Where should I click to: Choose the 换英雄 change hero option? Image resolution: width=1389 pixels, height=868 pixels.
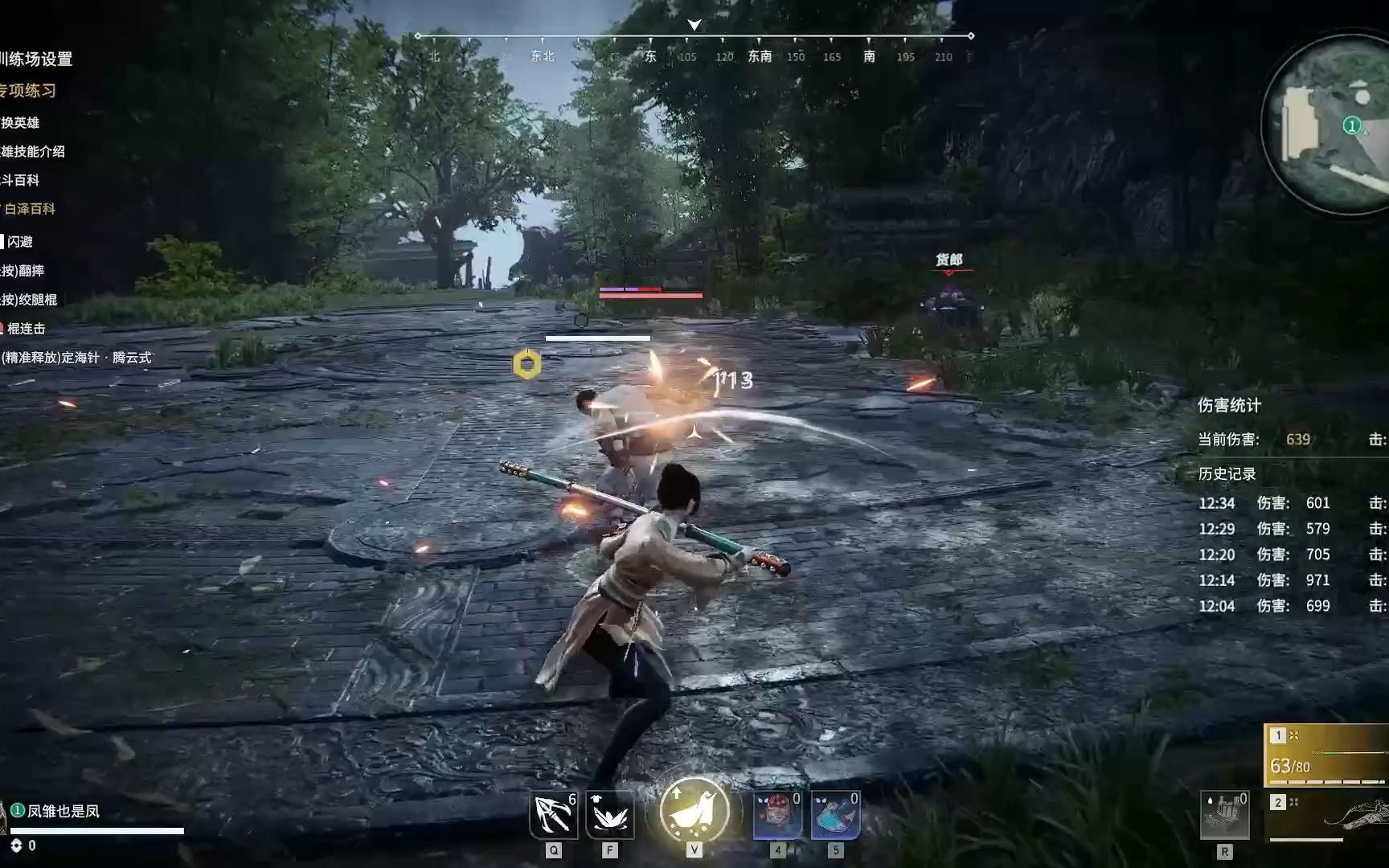tap(20, 122)
